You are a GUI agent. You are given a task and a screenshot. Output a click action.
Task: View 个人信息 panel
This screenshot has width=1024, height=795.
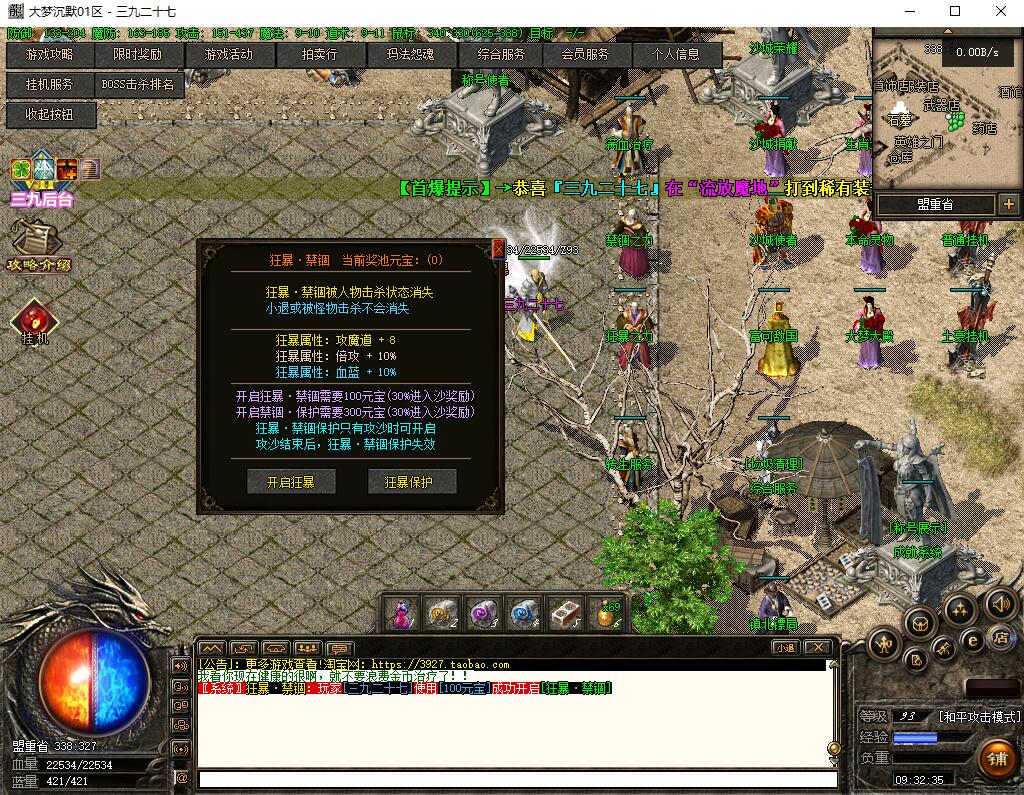coord(676,55)
